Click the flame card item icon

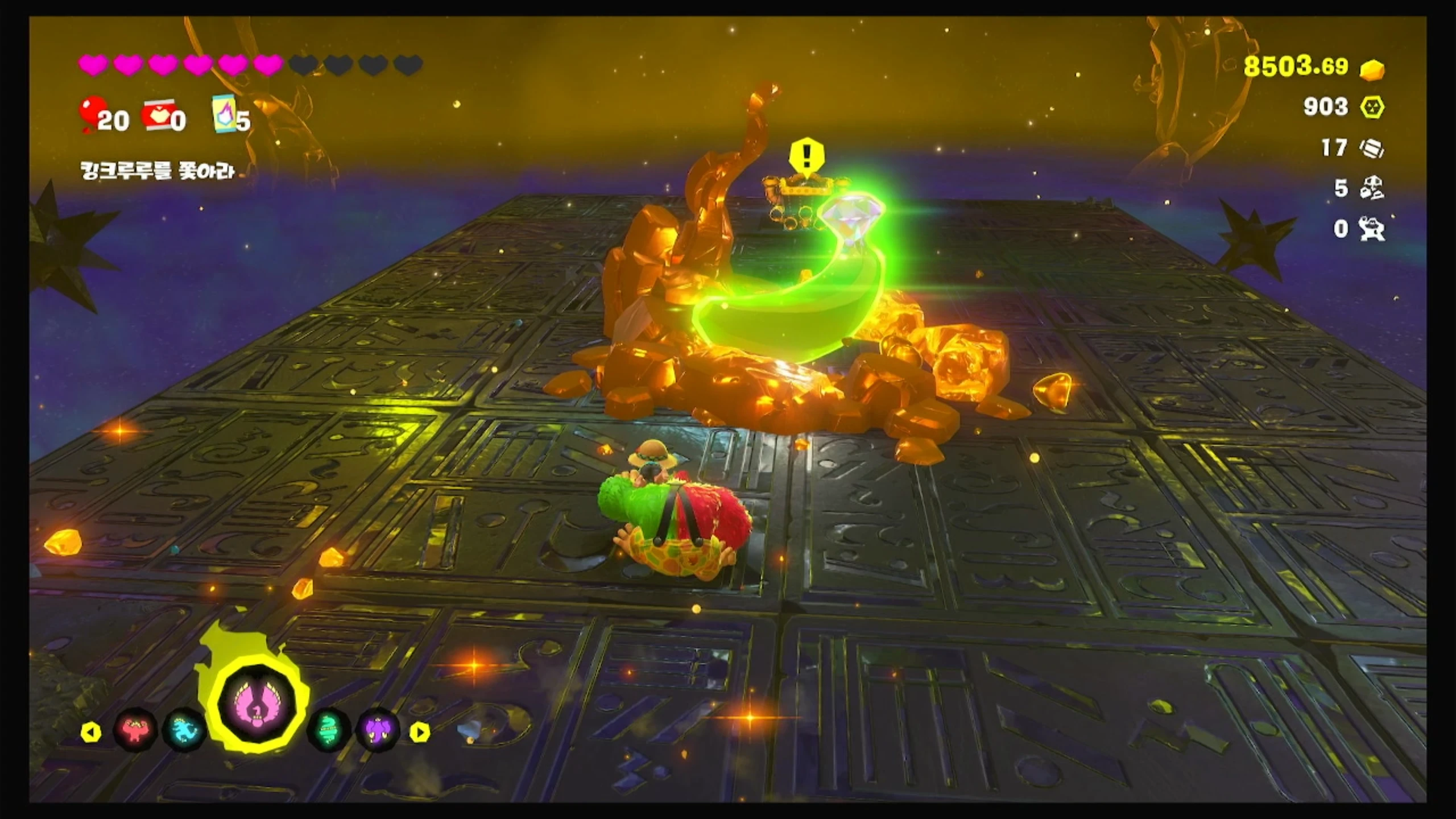pos(225,114)
